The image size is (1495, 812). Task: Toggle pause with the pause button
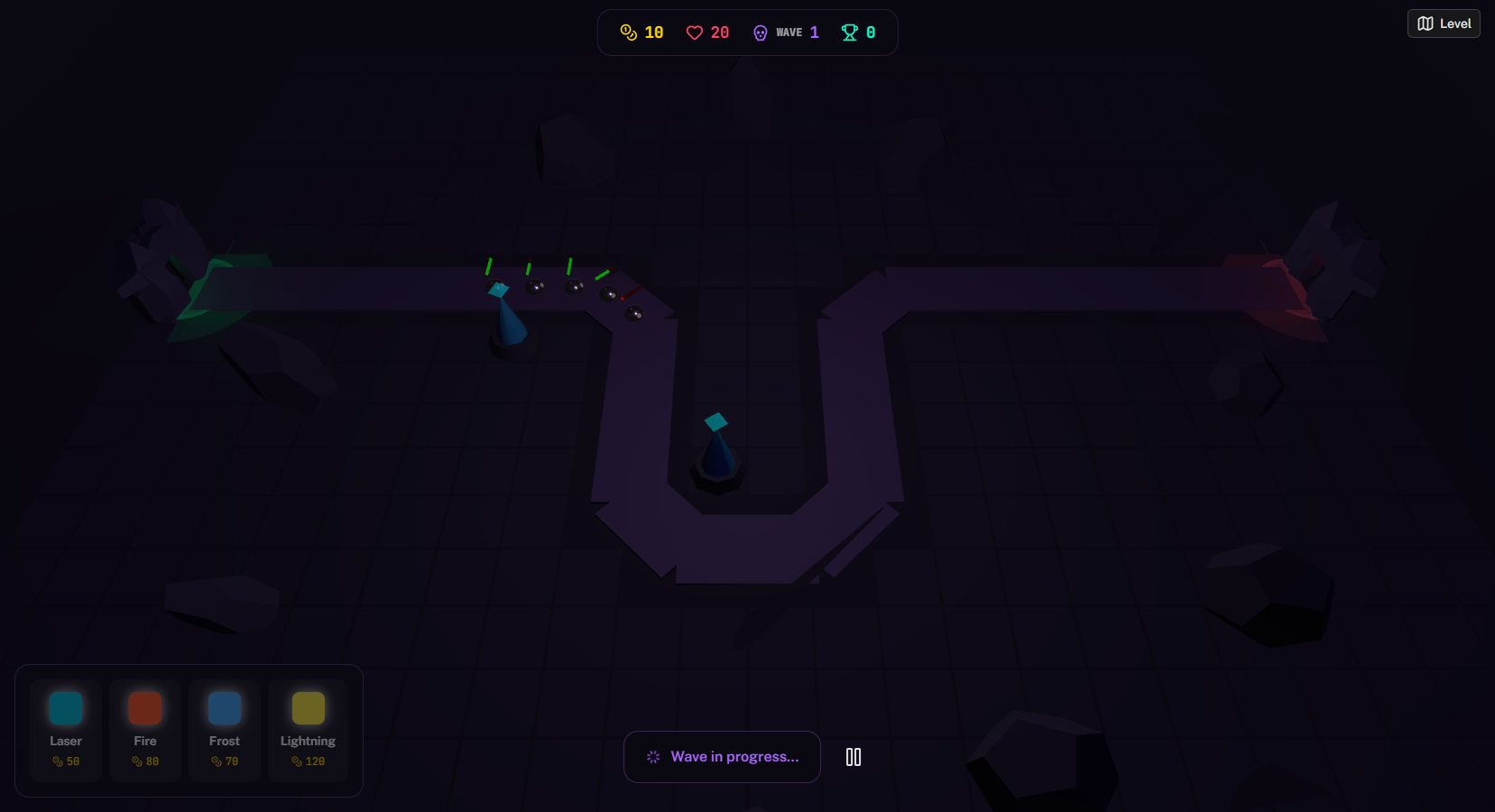click(853, 757)
